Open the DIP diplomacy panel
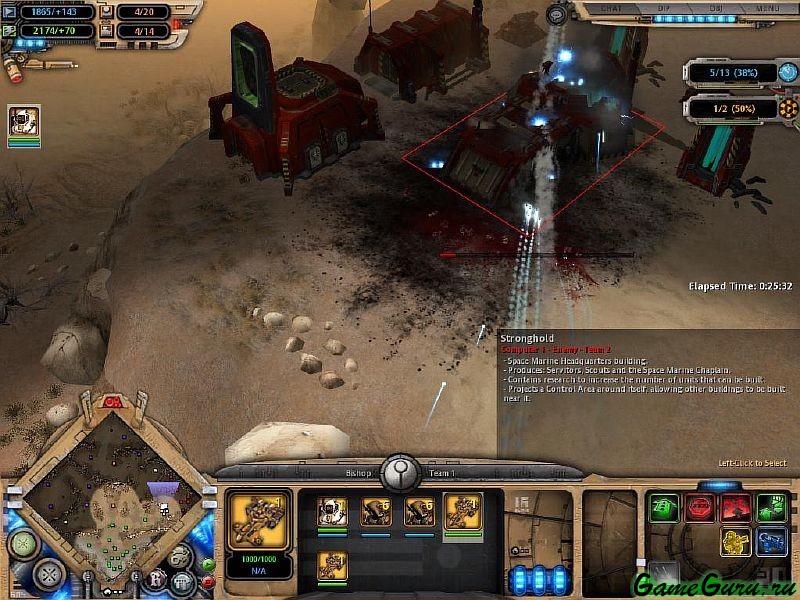800x600 pixels. (664, 8)
